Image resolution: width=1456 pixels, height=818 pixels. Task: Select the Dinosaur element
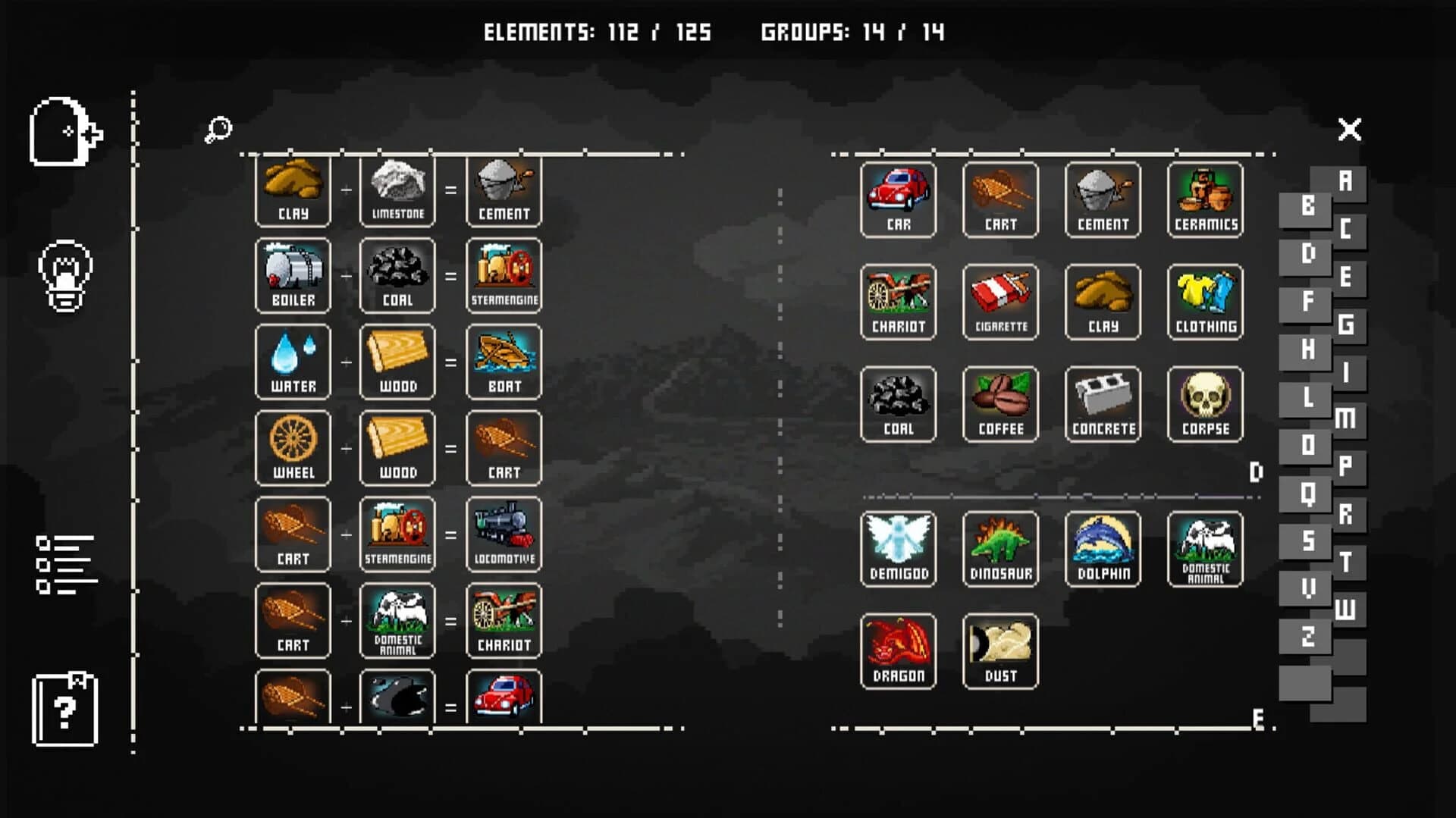tap(1000, 547)
